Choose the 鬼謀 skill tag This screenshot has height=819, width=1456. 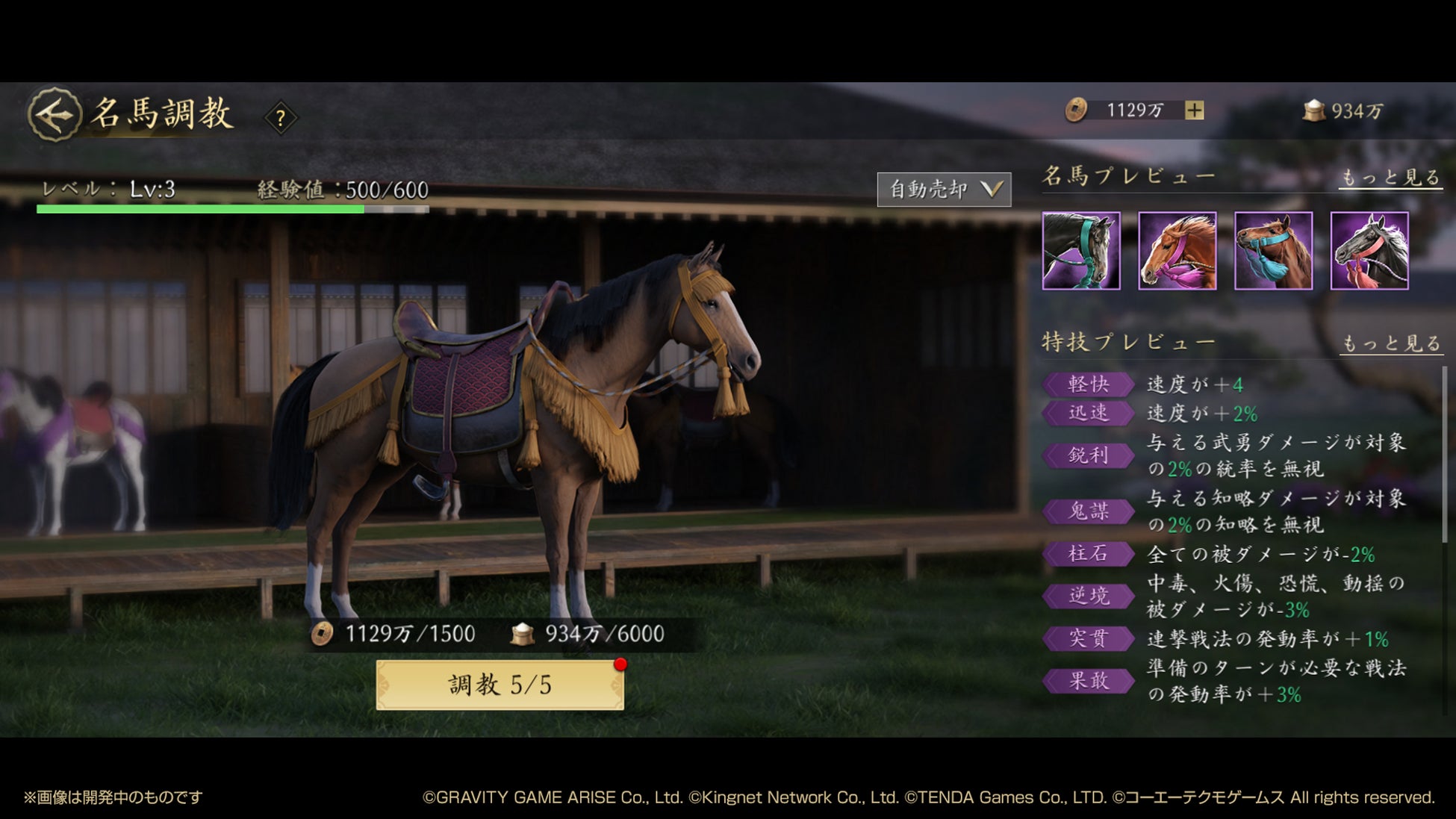coord(1089,511)
